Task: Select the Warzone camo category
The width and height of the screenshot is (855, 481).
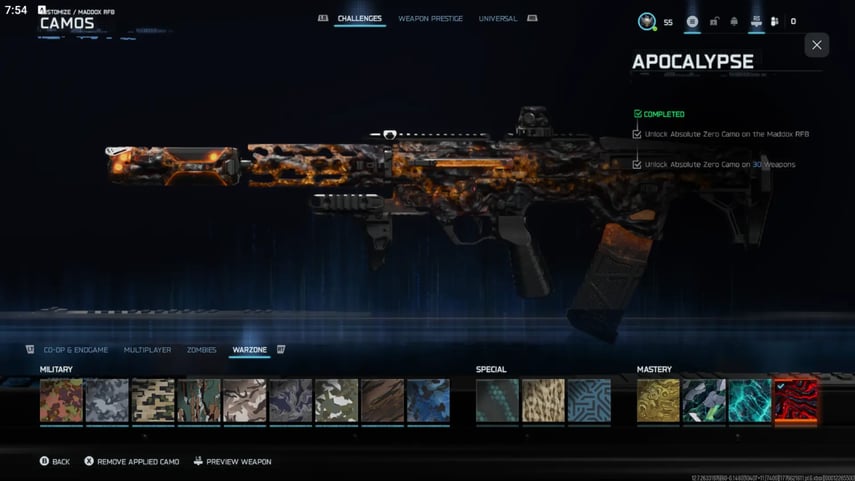Action: [249, 350]
